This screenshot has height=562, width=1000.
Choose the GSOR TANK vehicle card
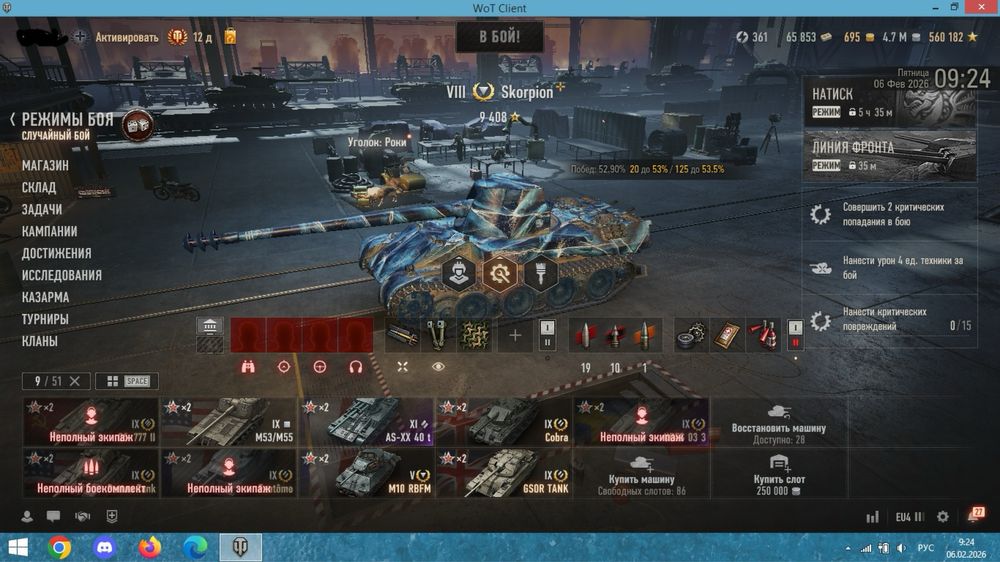point(503,473)
